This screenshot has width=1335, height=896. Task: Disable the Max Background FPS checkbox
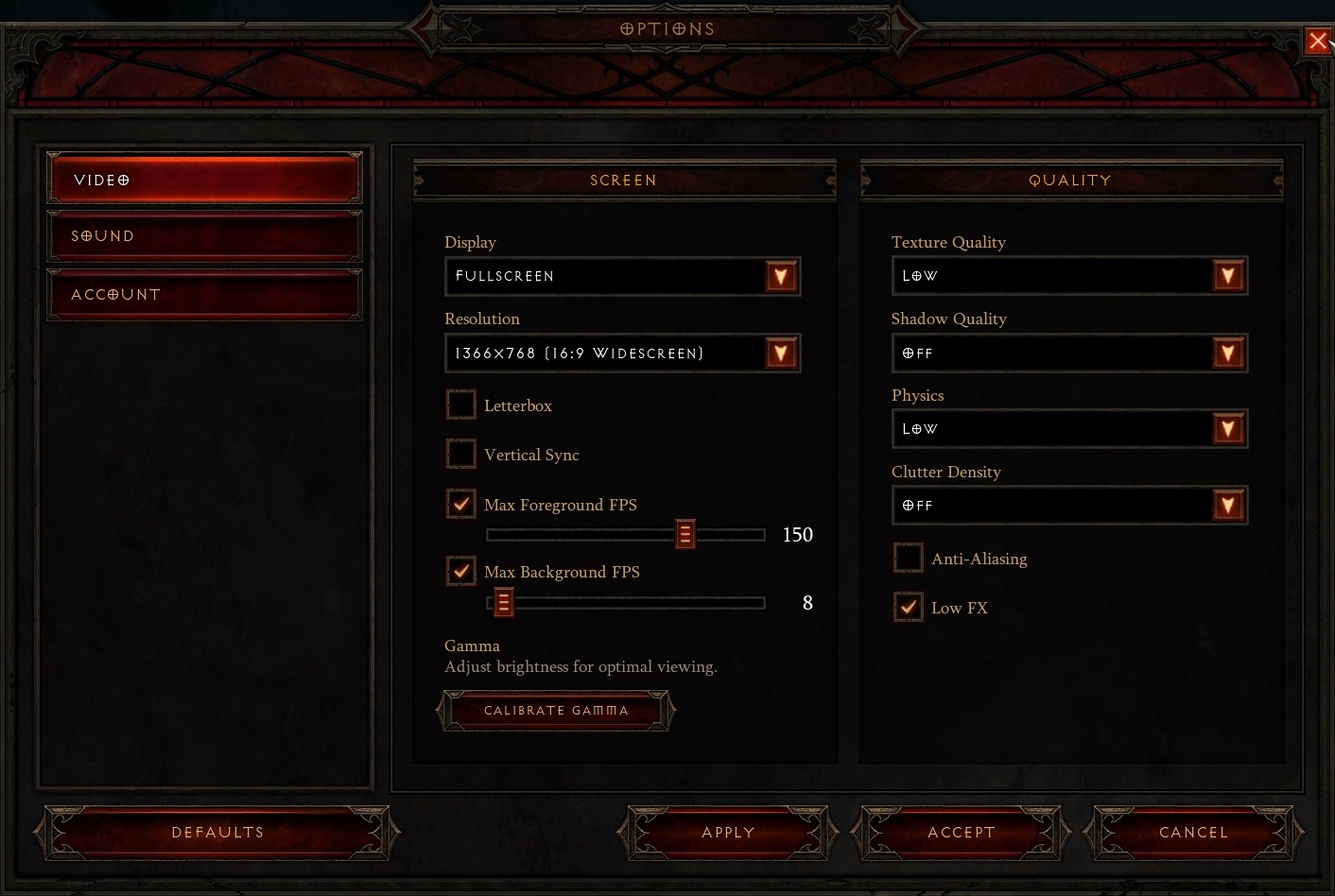point(461,572)
